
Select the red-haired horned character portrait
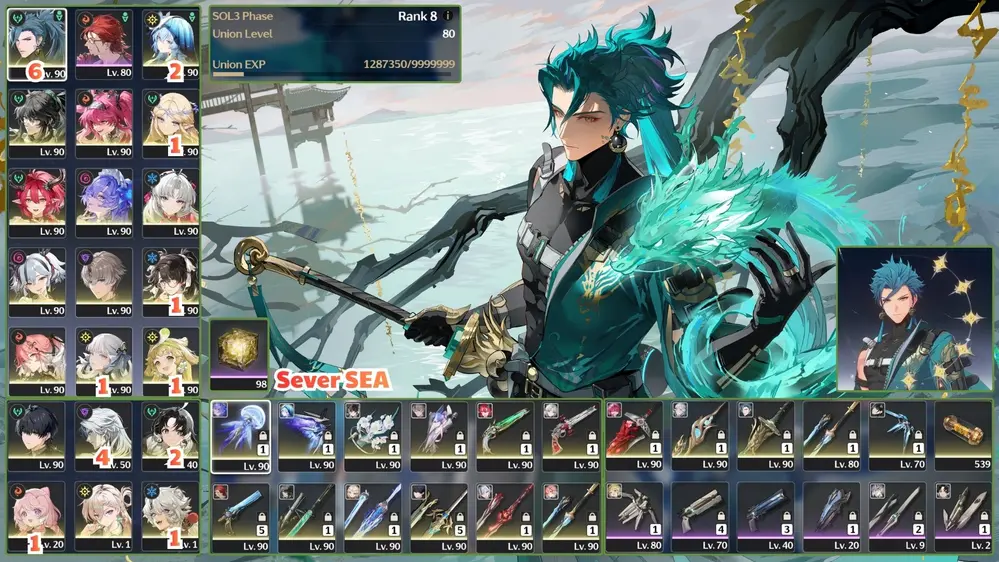coord(37,200)
